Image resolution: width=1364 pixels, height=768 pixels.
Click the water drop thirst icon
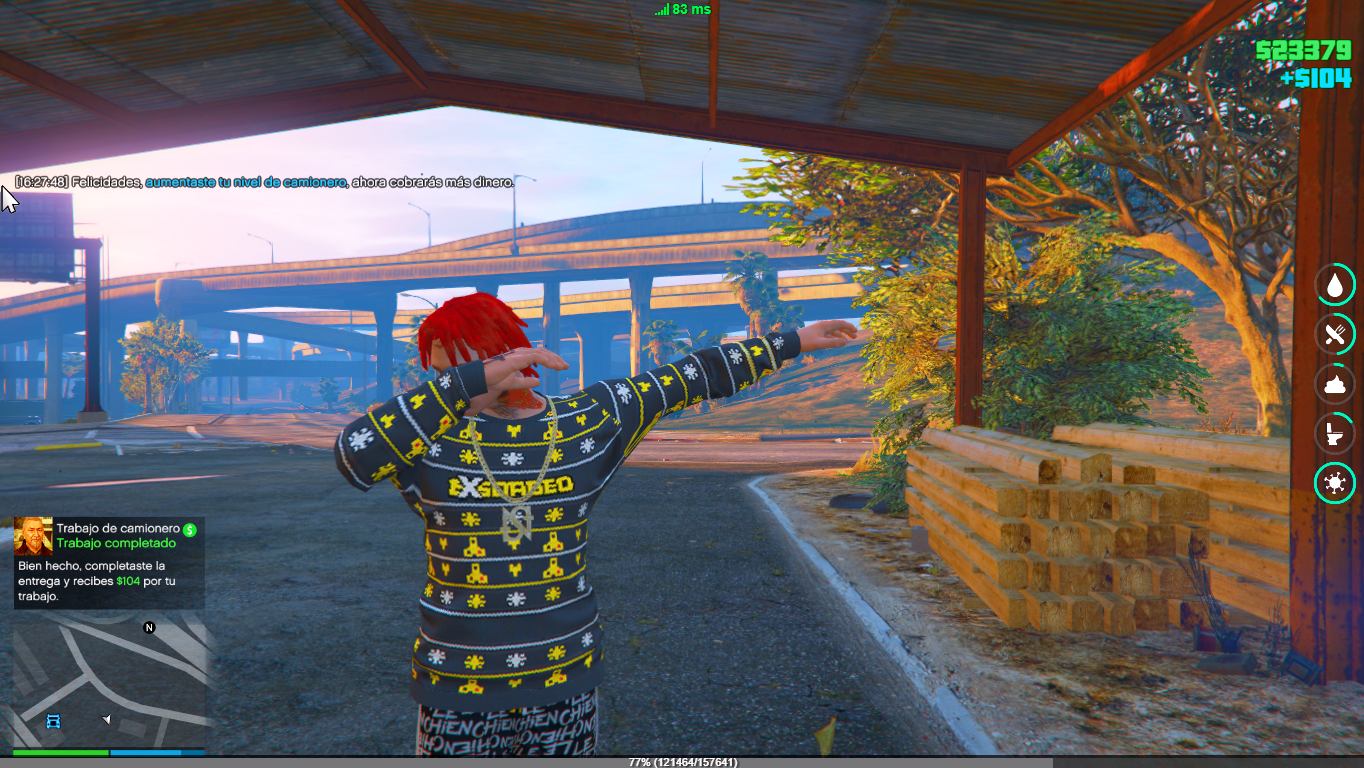click(1334, 285)
